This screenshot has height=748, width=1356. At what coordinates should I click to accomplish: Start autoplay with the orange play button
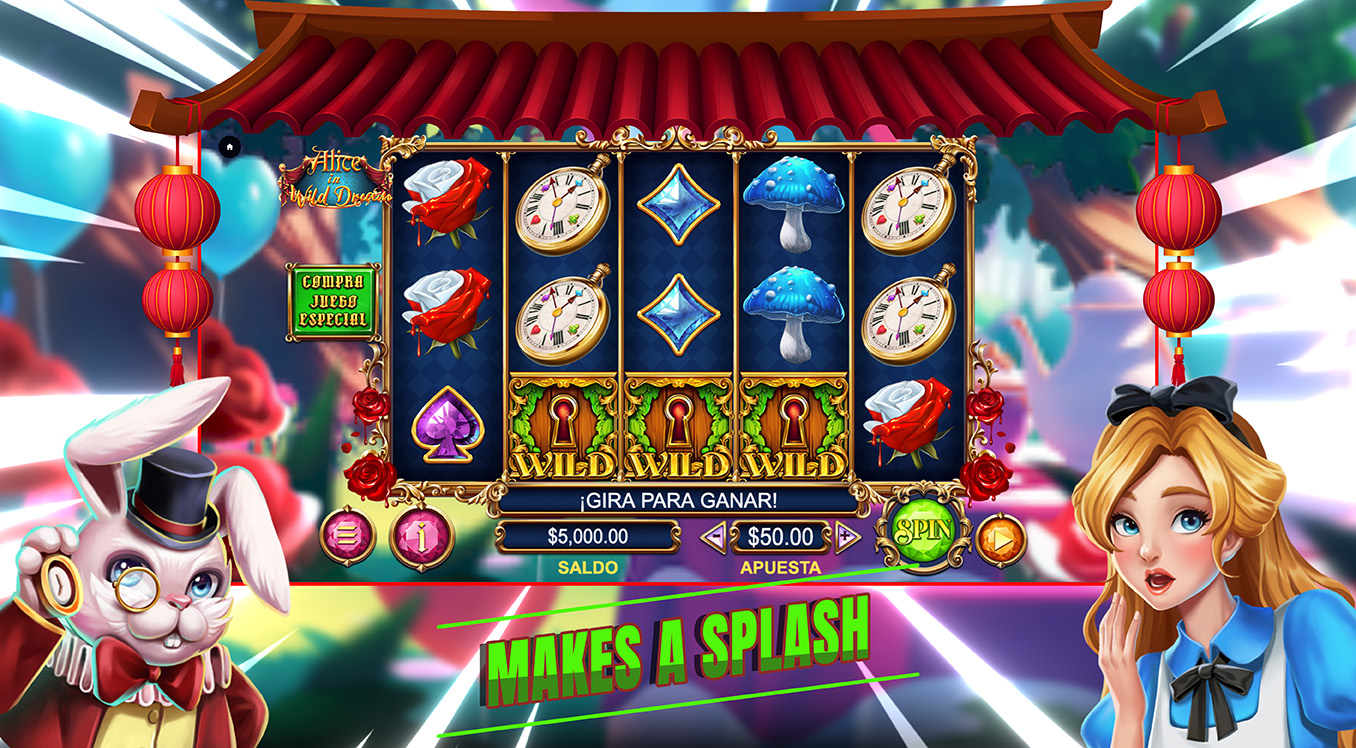[x=1000, y=540]
